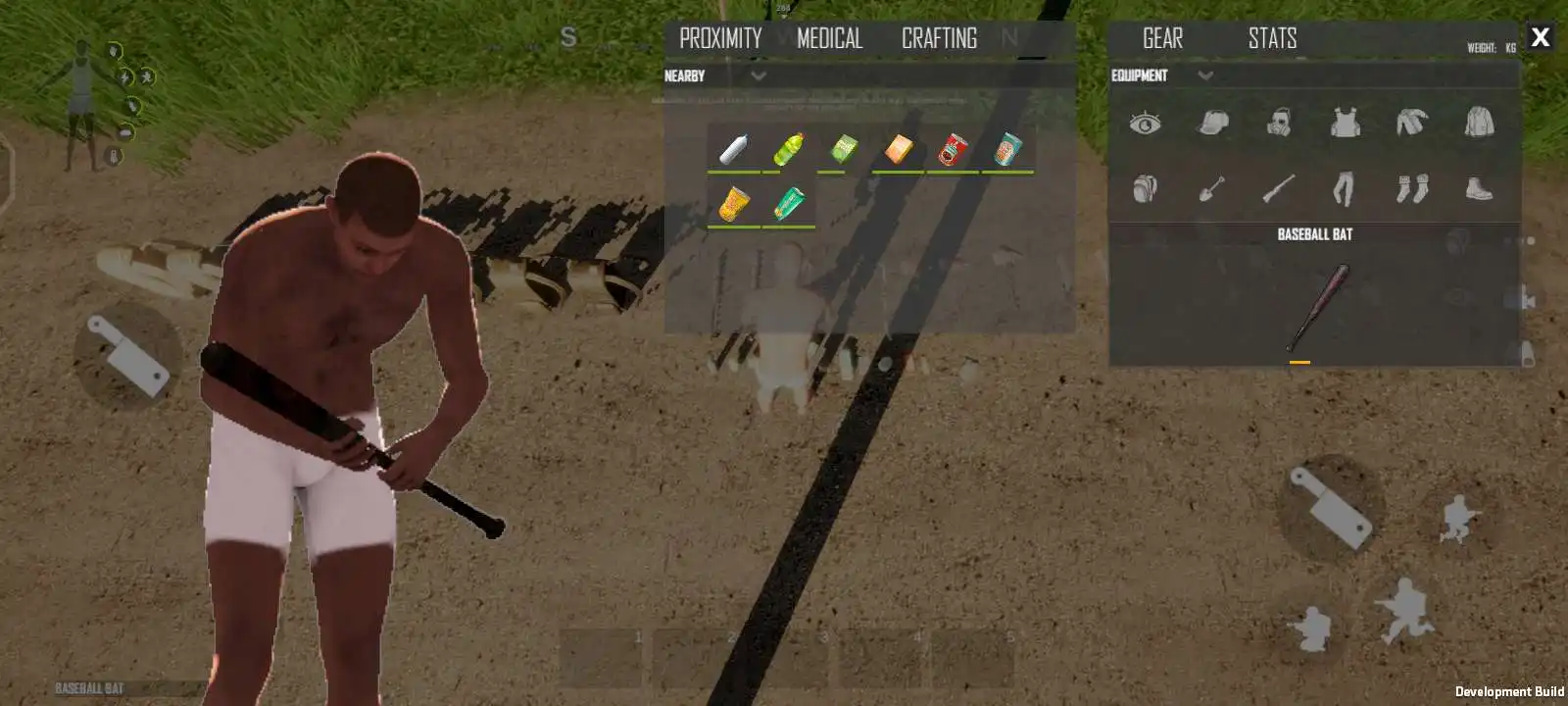This screenshot has width=1568, height=706.
Task: Open the Crafting tab
Action: pyautogui.click(x=939, y=38)
